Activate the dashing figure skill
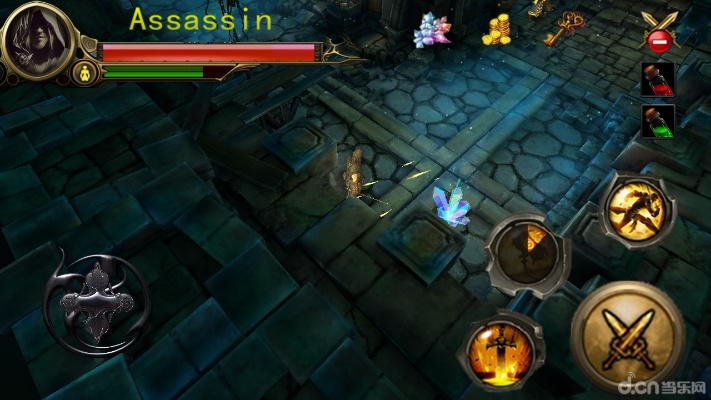Viewport: 711px width, 400px height. click(x=637, y=208)
